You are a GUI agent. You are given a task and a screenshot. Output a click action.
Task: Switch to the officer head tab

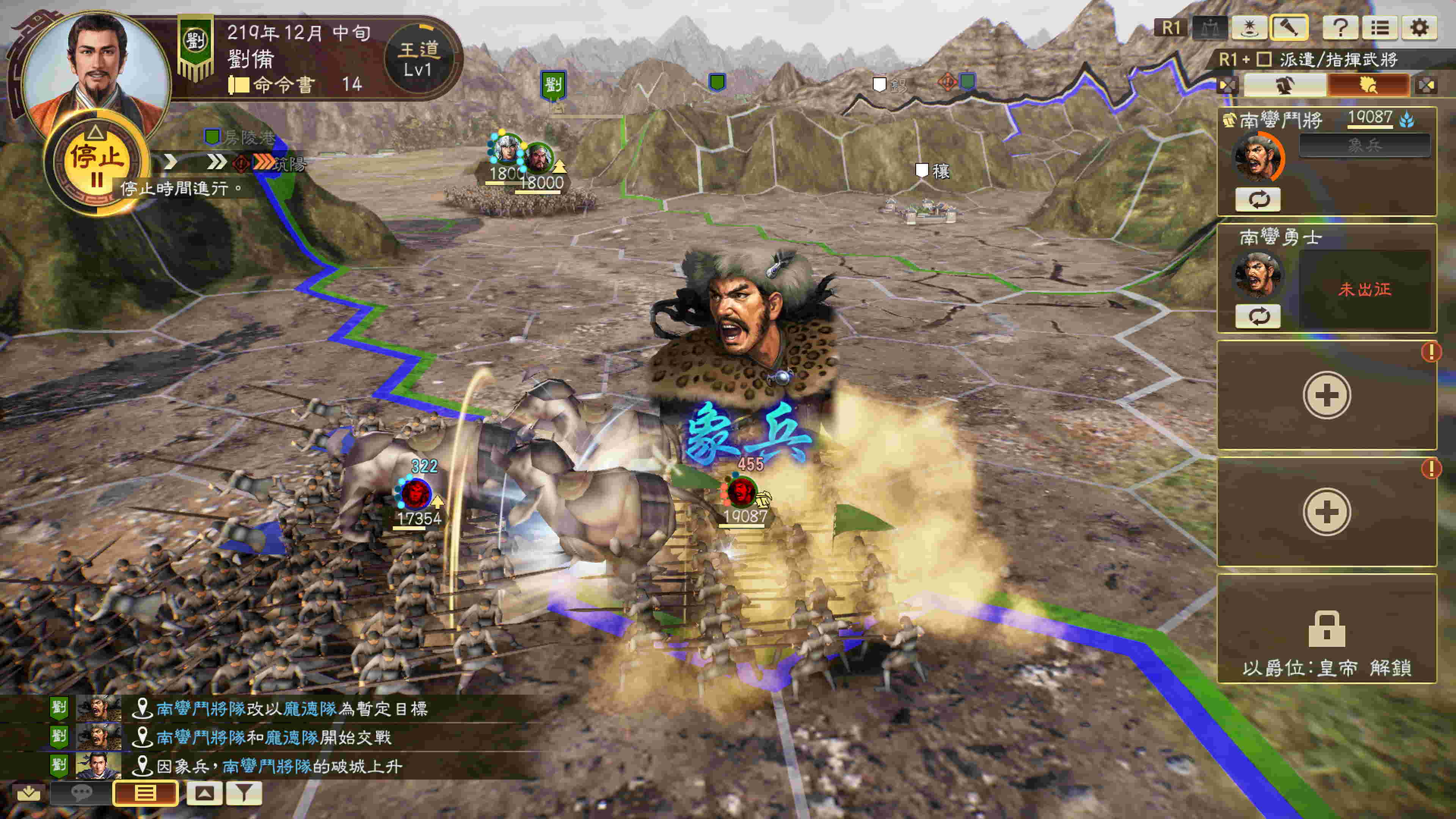click(1284, 85)
